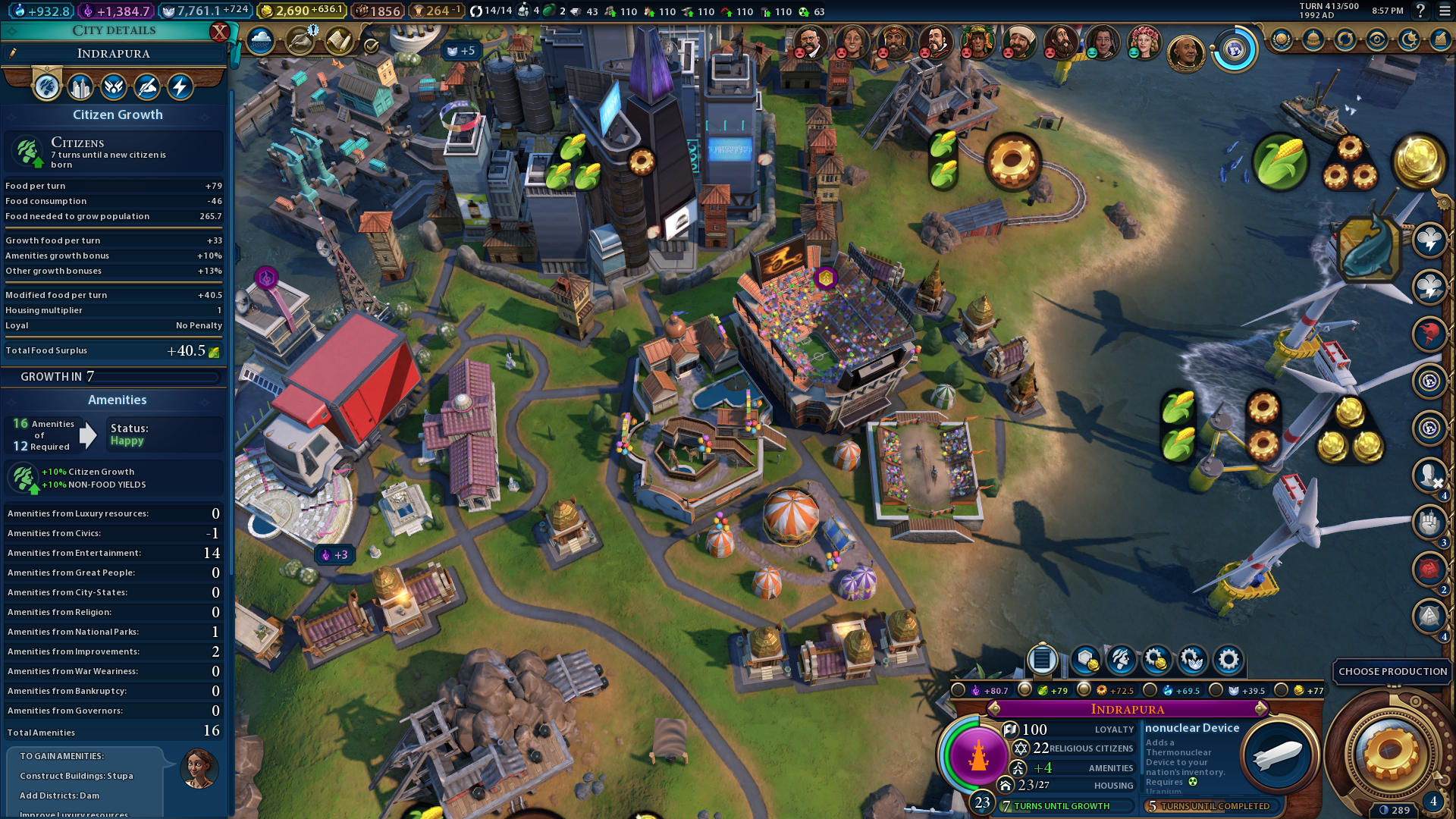The height and width of the screenshot is (819, 1456).
Task: Select the flower-crowned leader portrait
Action: 1144,41
